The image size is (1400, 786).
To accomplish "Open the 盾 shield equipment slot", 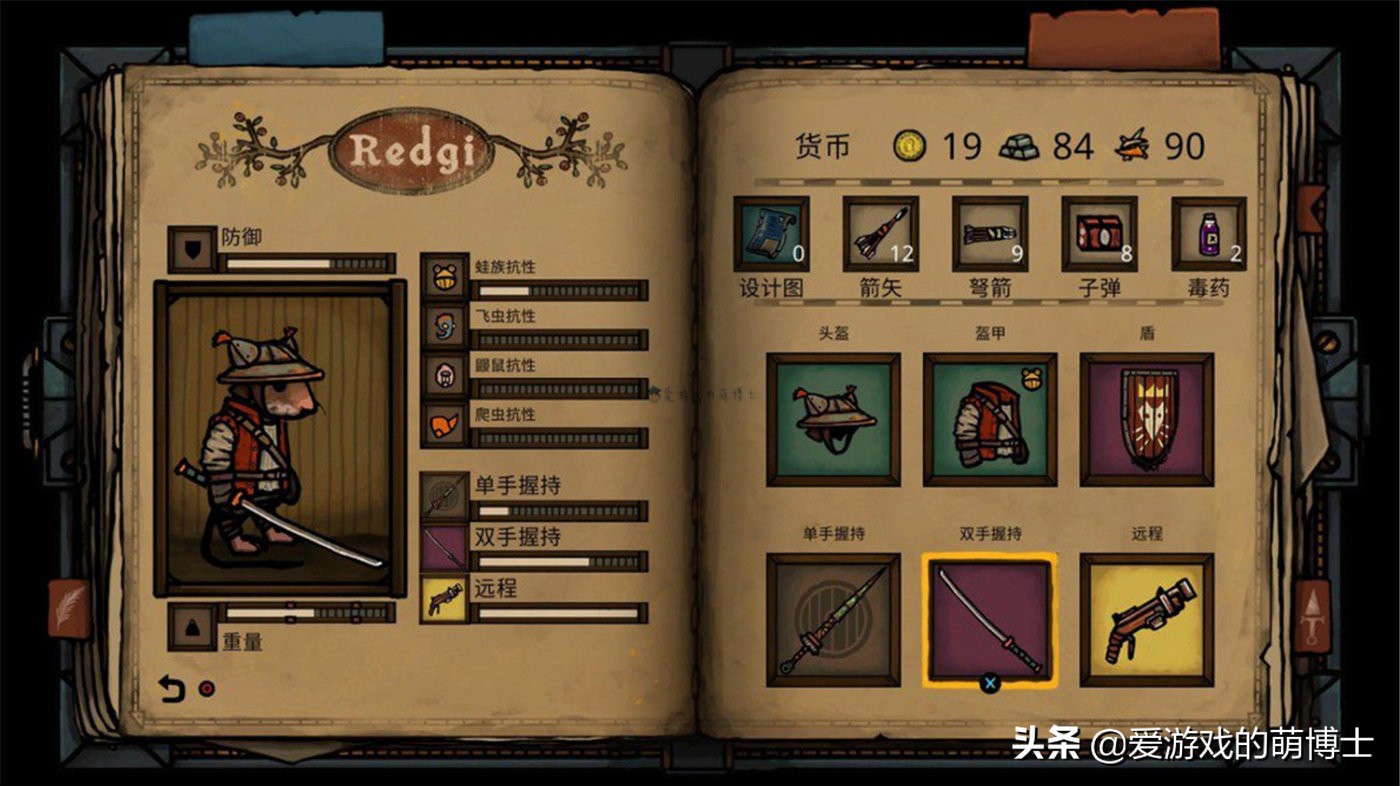I will click(x=1146, y=417).
